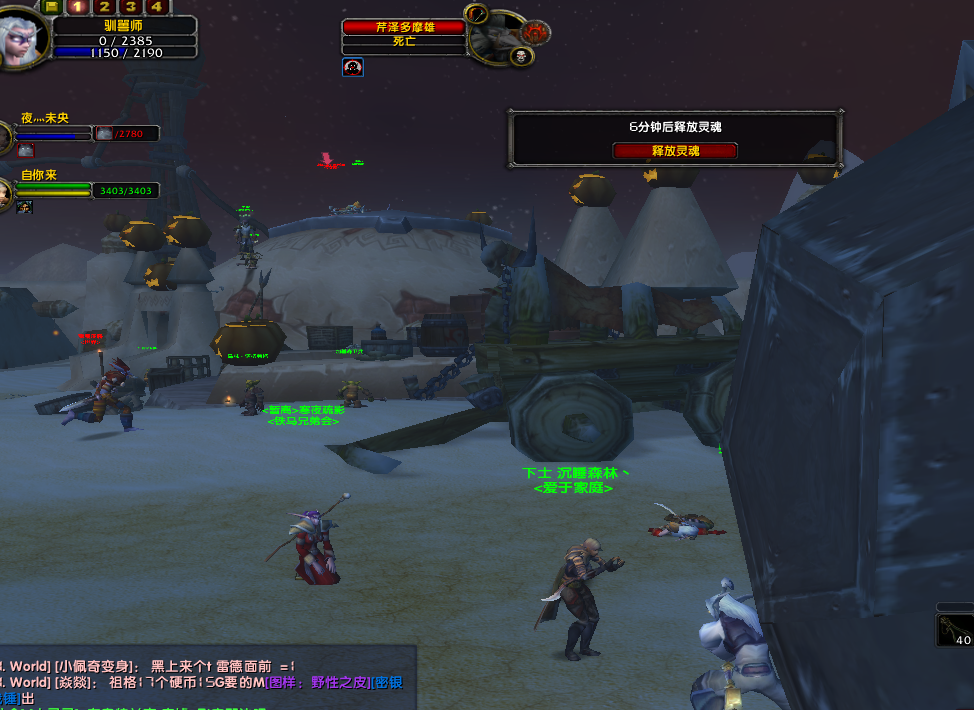
Task: Click the skull level icon on target
Action: [x=521, y=56]
